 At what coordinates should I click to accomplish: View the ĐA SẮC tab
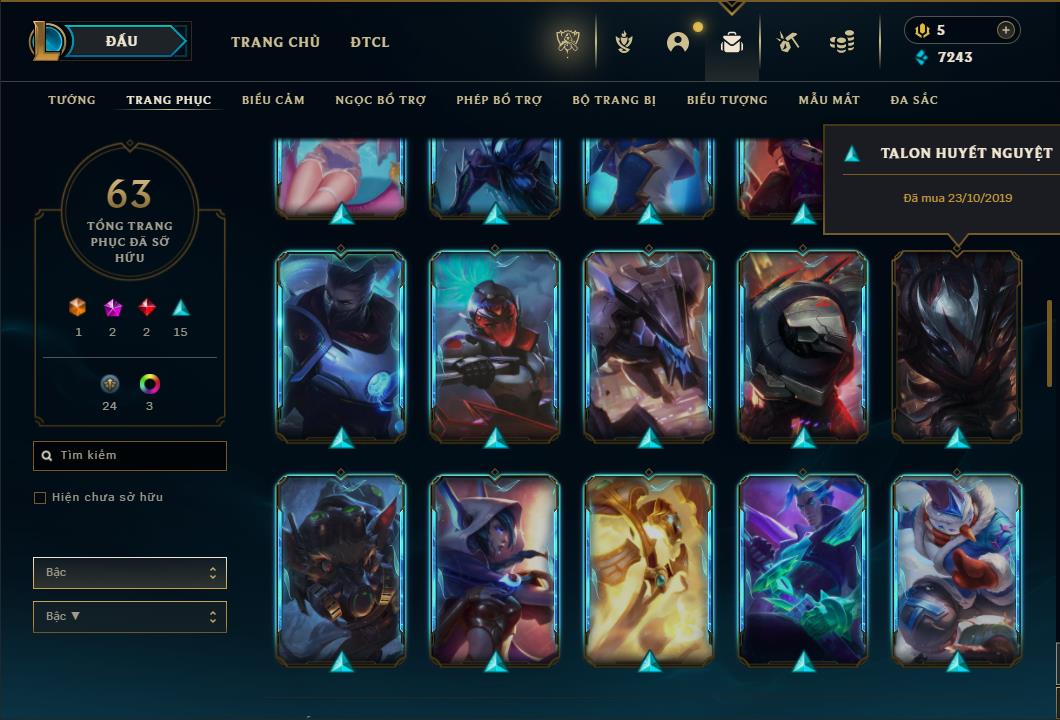(914, 100)
